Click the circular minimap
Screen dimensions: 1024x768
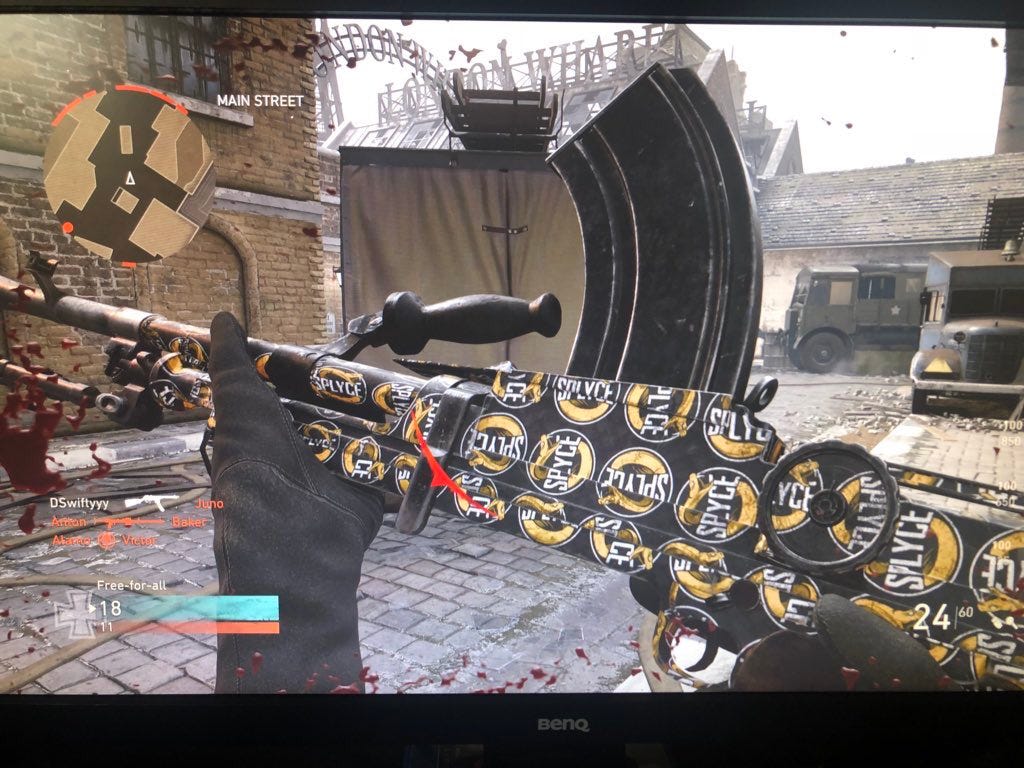128,176
